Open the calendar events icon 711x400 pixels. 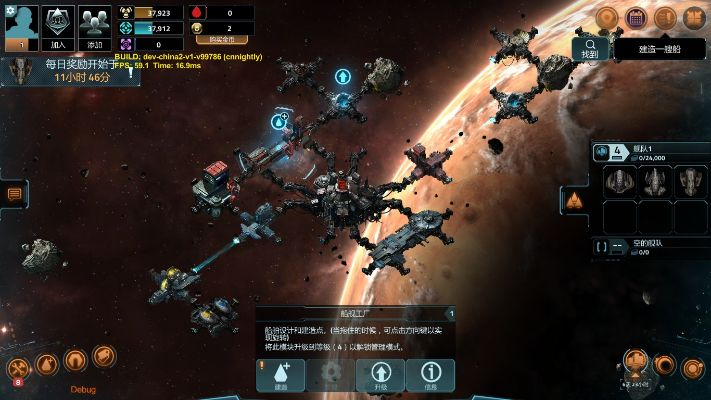coord(635,18)
